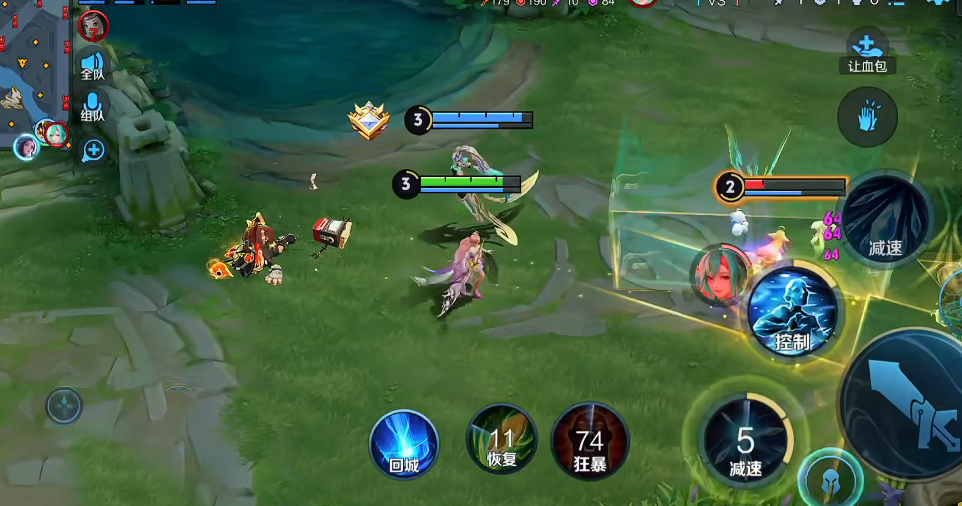Tap the helmet hero-targeting icon
Screen dimensions: 962x506
(830, 478)
